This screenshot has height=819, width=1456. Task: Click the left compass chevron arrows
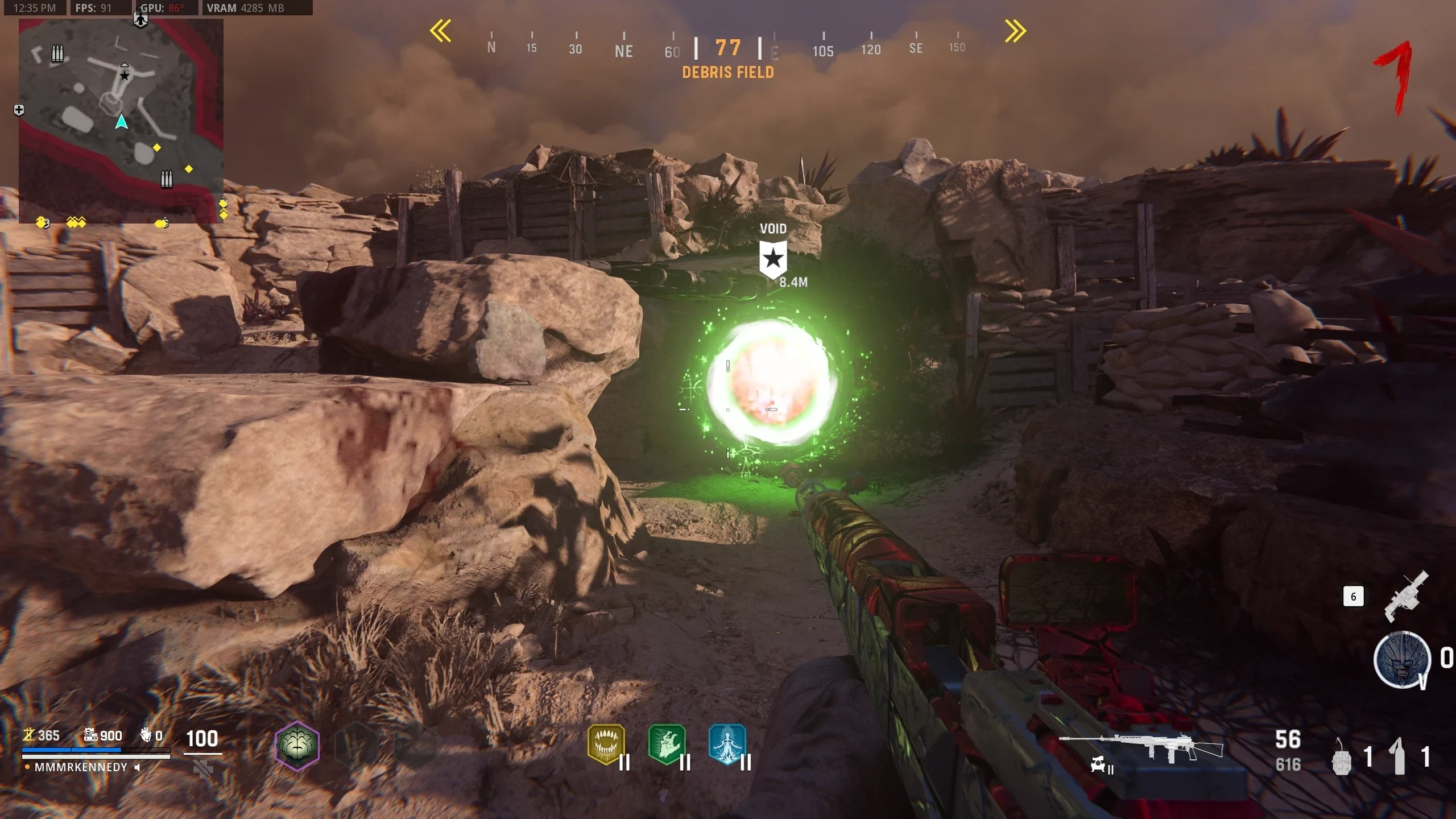pos(441,31)
